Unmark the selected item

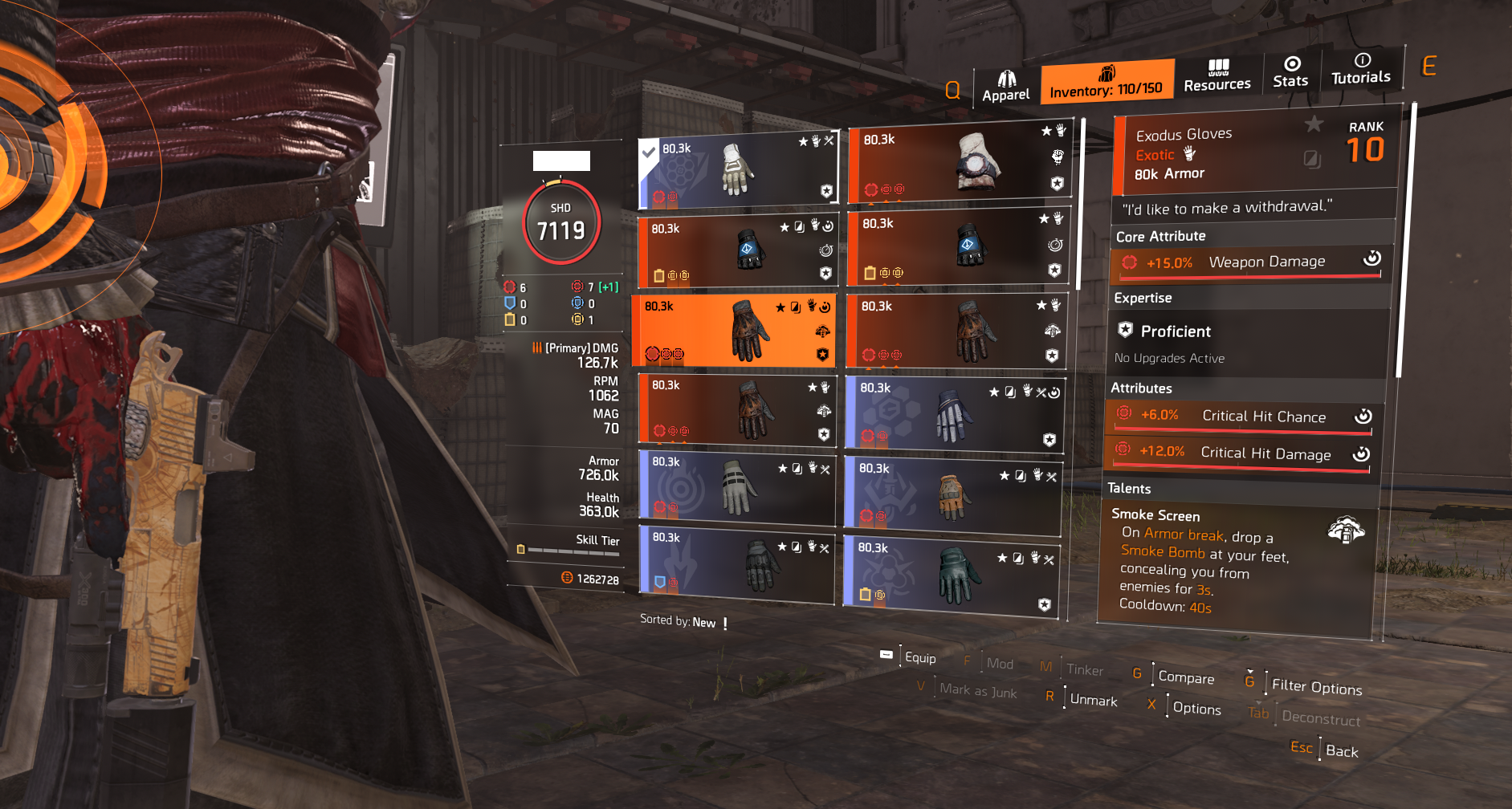[1093, 700]
